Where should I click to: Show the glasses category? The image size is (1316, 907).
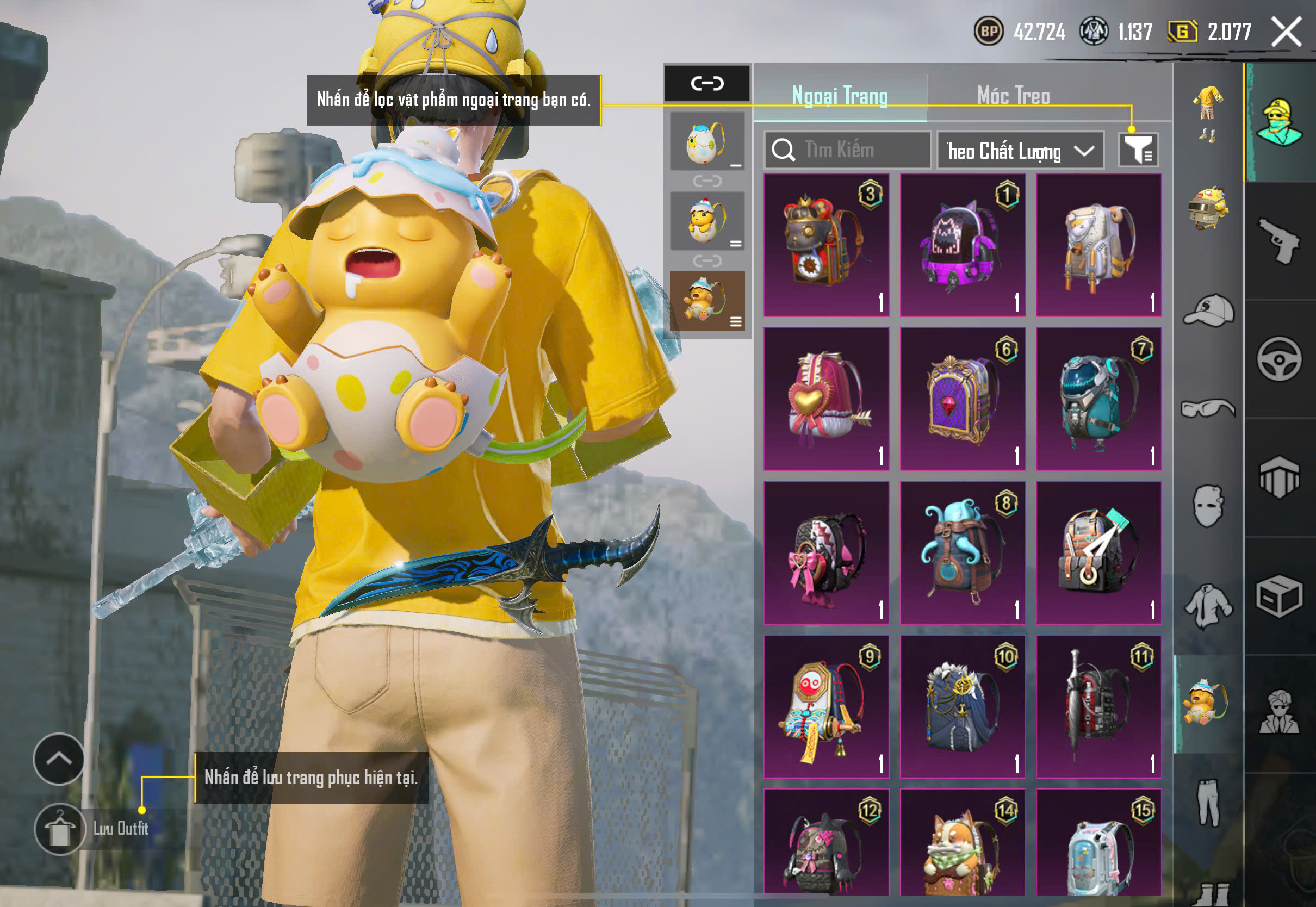click(x=1209, y=408)
